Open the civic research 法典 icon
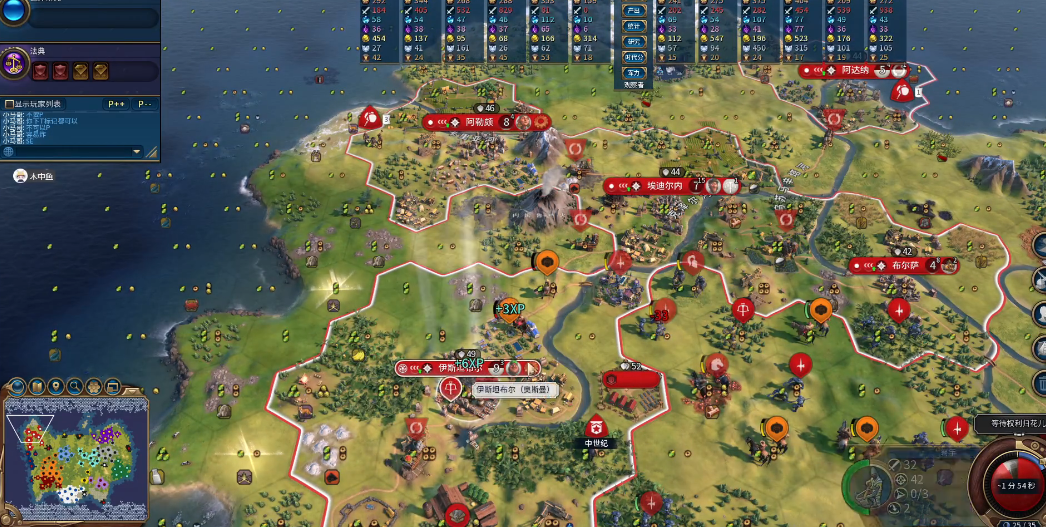This screenshot has height=527, width=1046. pos(14,63)
